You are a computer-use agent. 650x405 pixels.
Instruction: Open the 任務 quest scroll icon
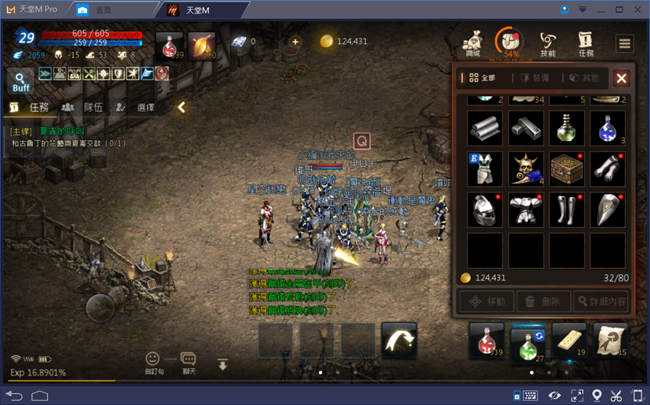point(587,43)
